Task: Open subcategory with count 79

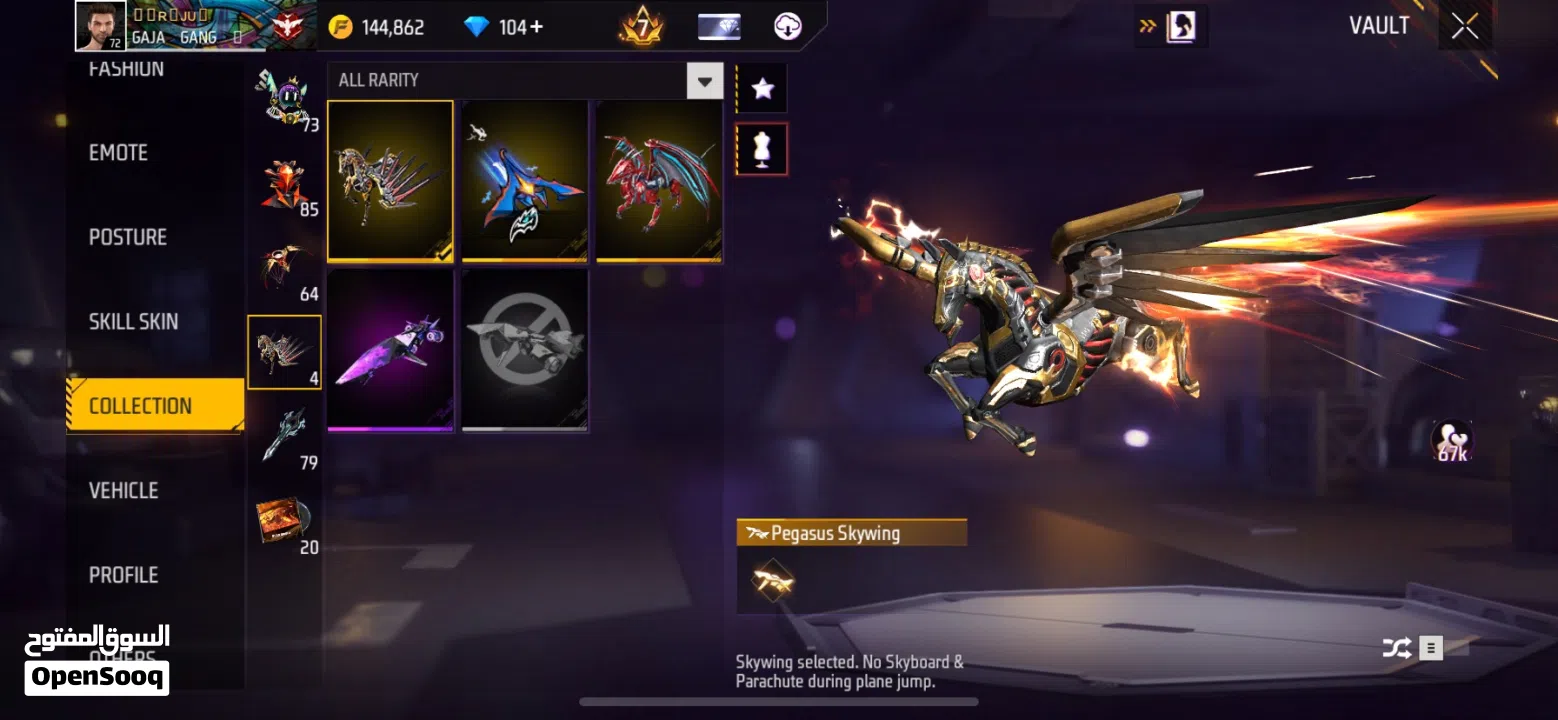Action: [285, 437]
